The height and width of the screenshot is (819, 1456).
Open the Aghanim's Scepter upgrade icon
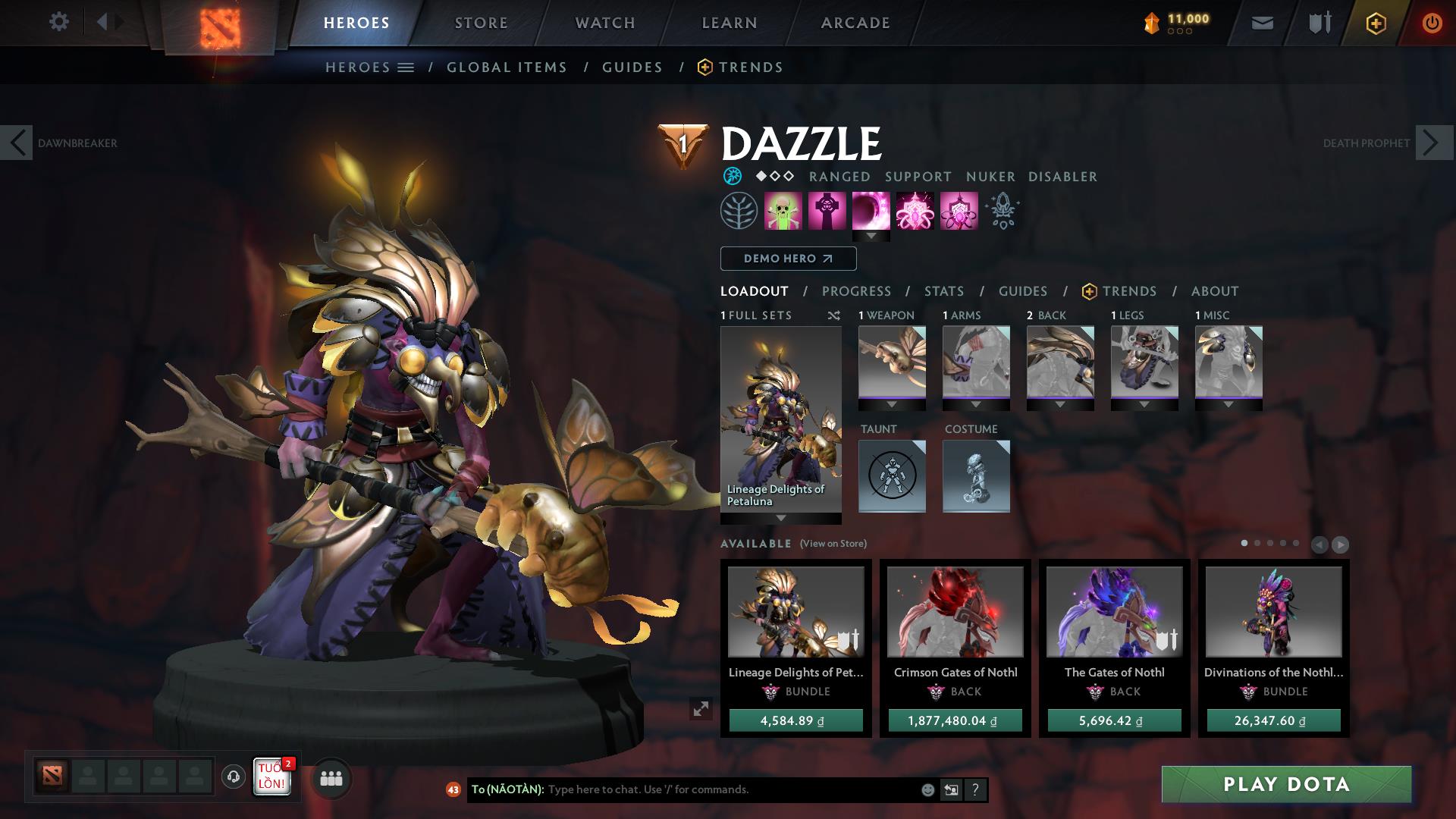pos(1002,211)
